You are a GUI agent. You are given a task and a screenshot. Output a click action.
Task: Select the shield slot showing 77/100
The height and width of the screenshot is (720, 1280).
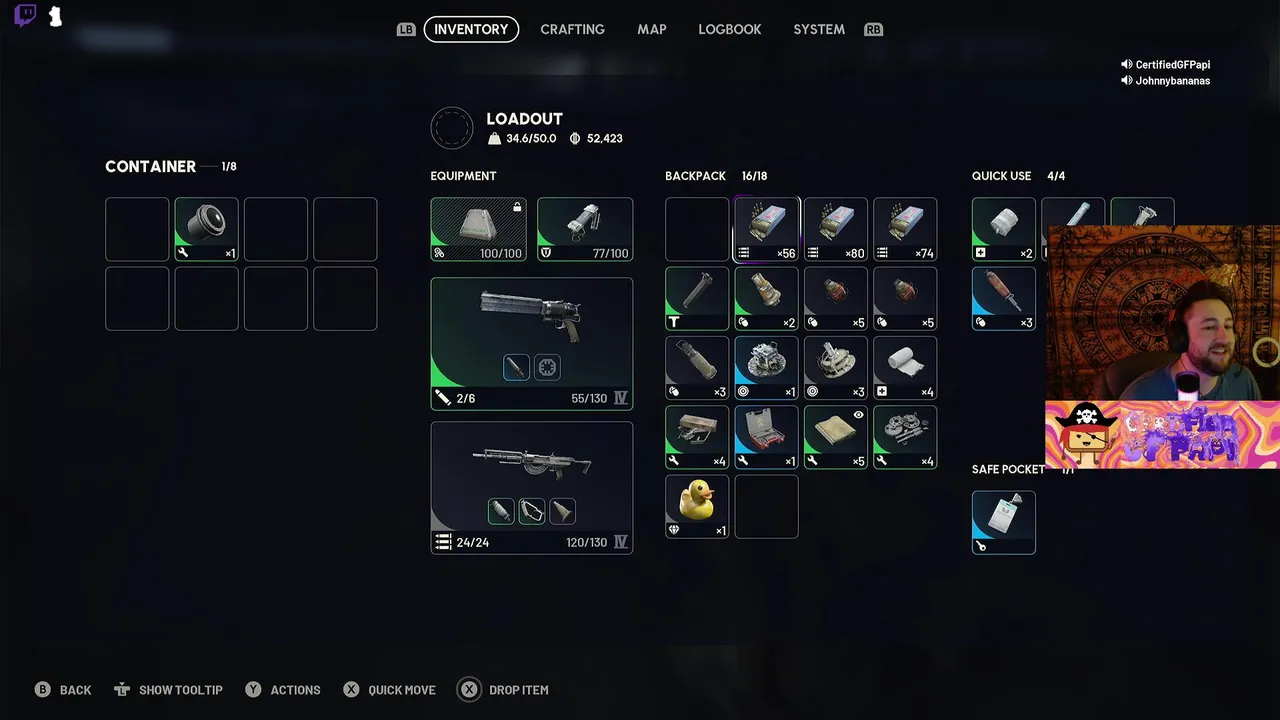tap(585, 229)
